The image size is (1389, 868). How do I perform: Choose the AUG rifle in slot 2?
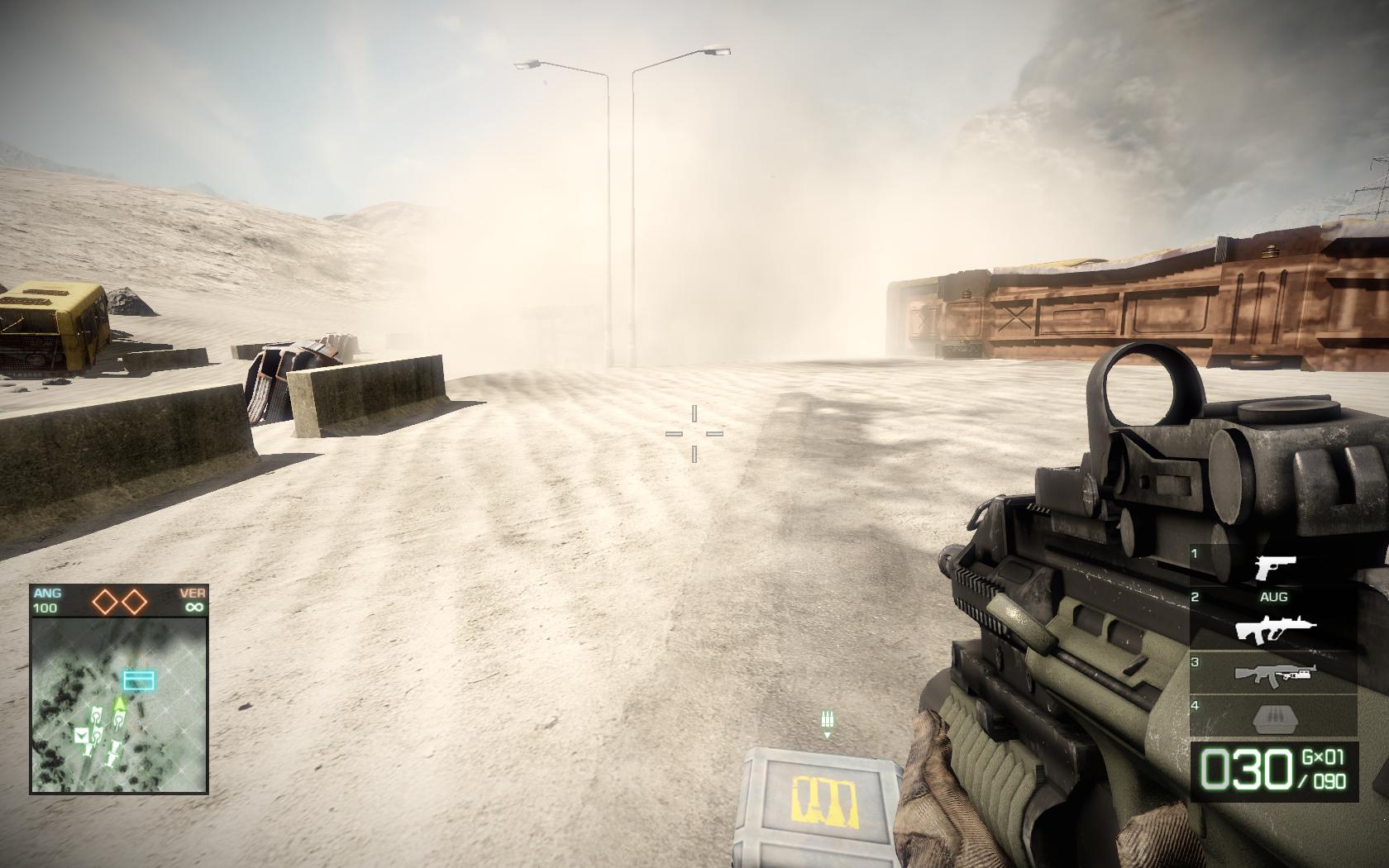[1275, 630]
